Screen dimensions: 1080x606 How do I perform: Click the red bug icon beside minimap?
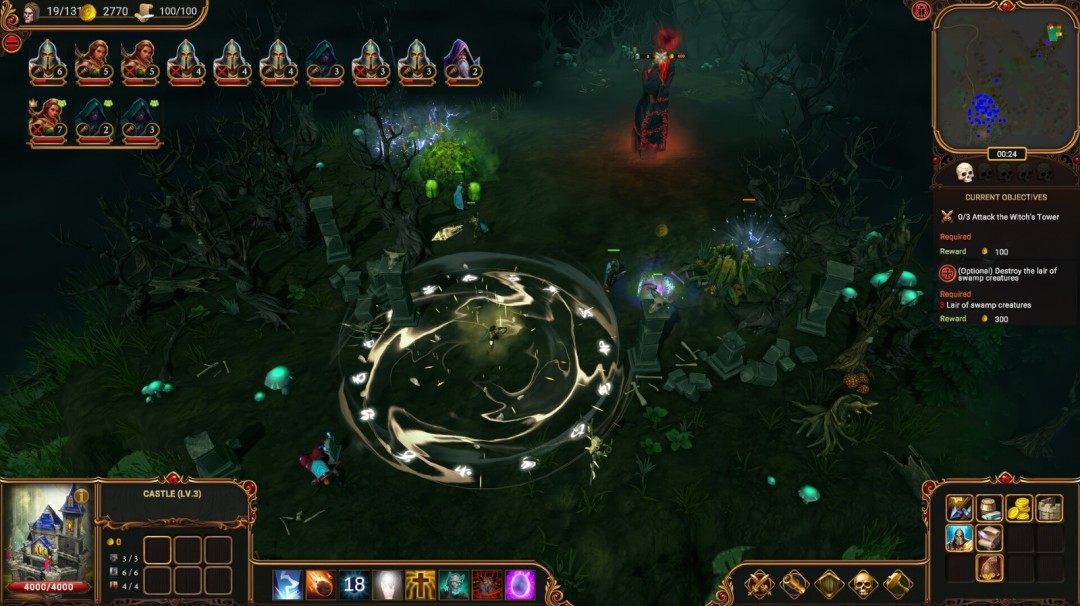click(x=922, y=11)
